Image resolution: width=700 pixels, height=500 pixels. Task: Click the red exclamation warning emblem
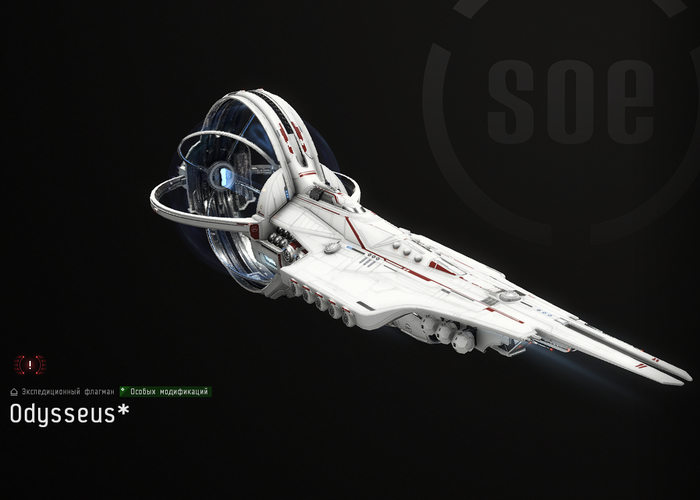(x=30, y=365)
